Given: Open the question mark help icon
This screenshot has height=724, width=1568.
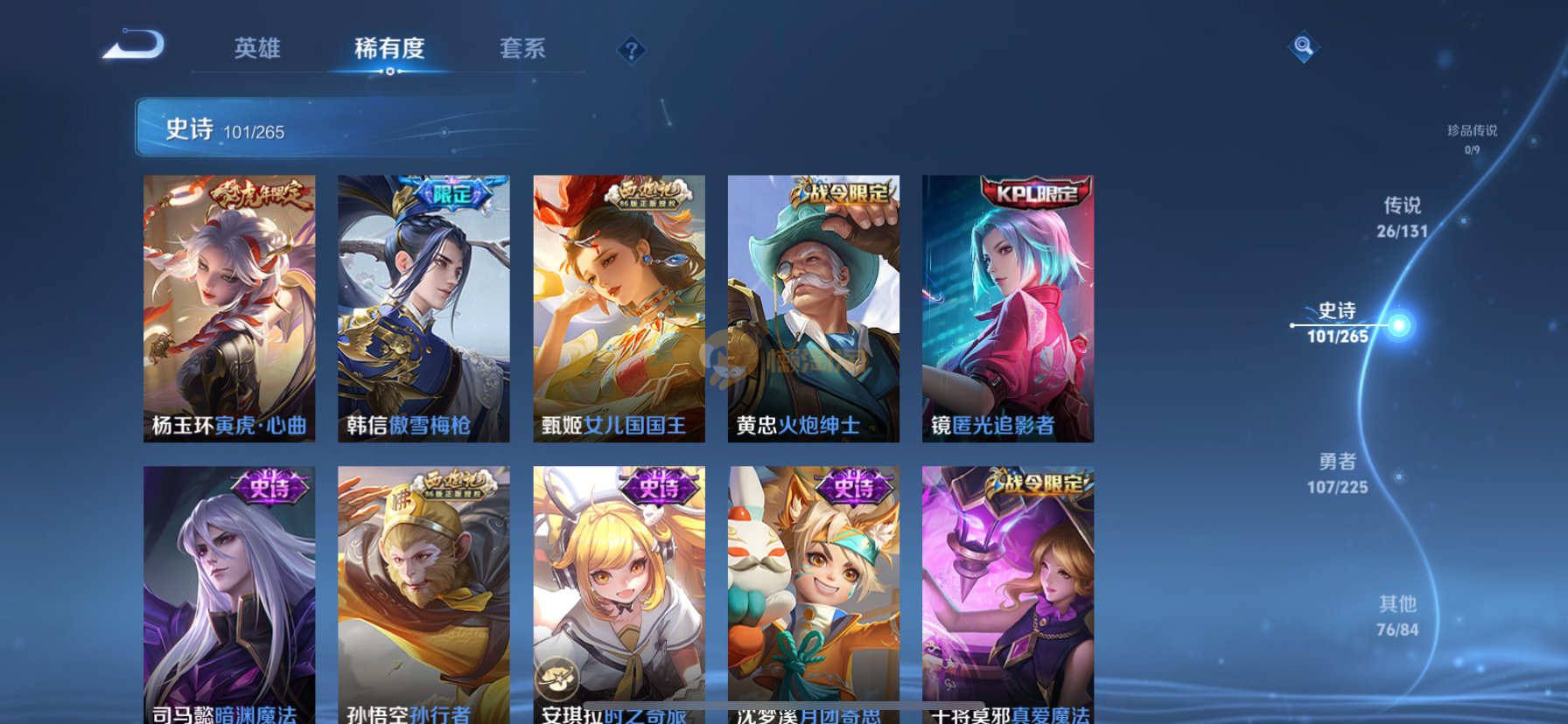Looking at the screenshot, I should (631, 50).
